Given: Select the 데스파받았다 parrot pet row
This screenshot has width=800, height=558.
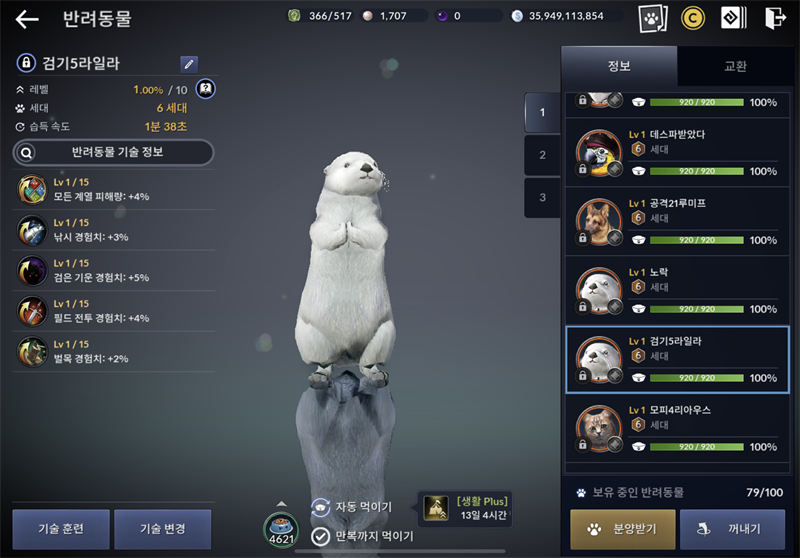Looking at the screenshot, I should [677, 153].
